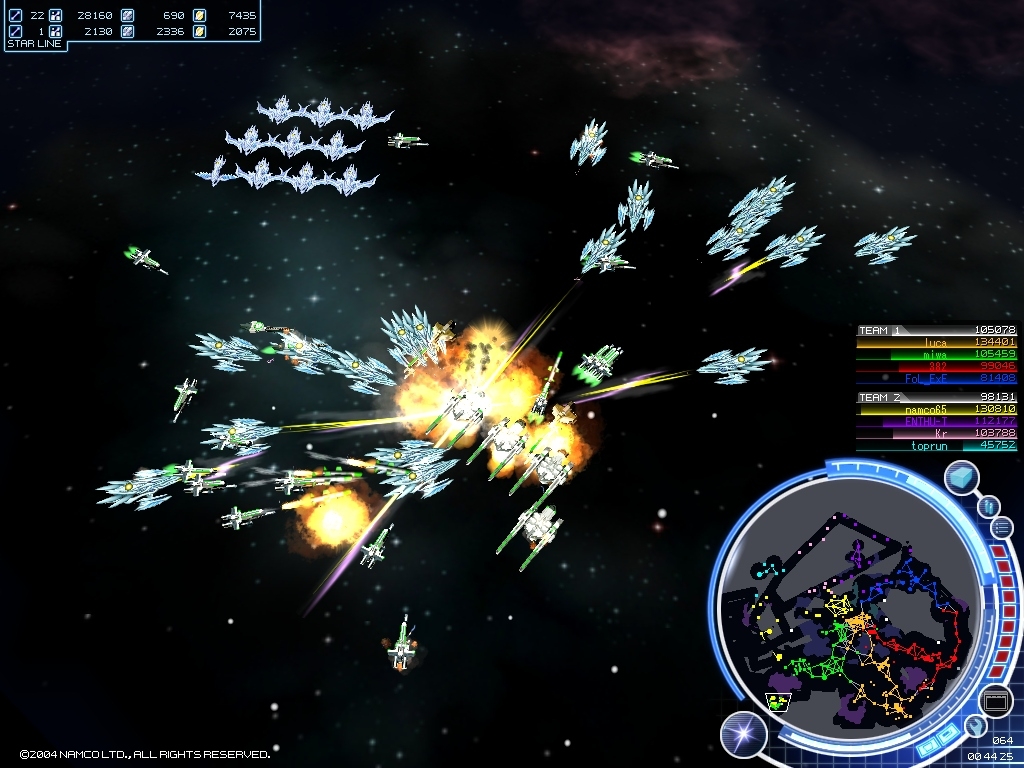Select player ENTHU-T in Team 2 list

point(935,421)
